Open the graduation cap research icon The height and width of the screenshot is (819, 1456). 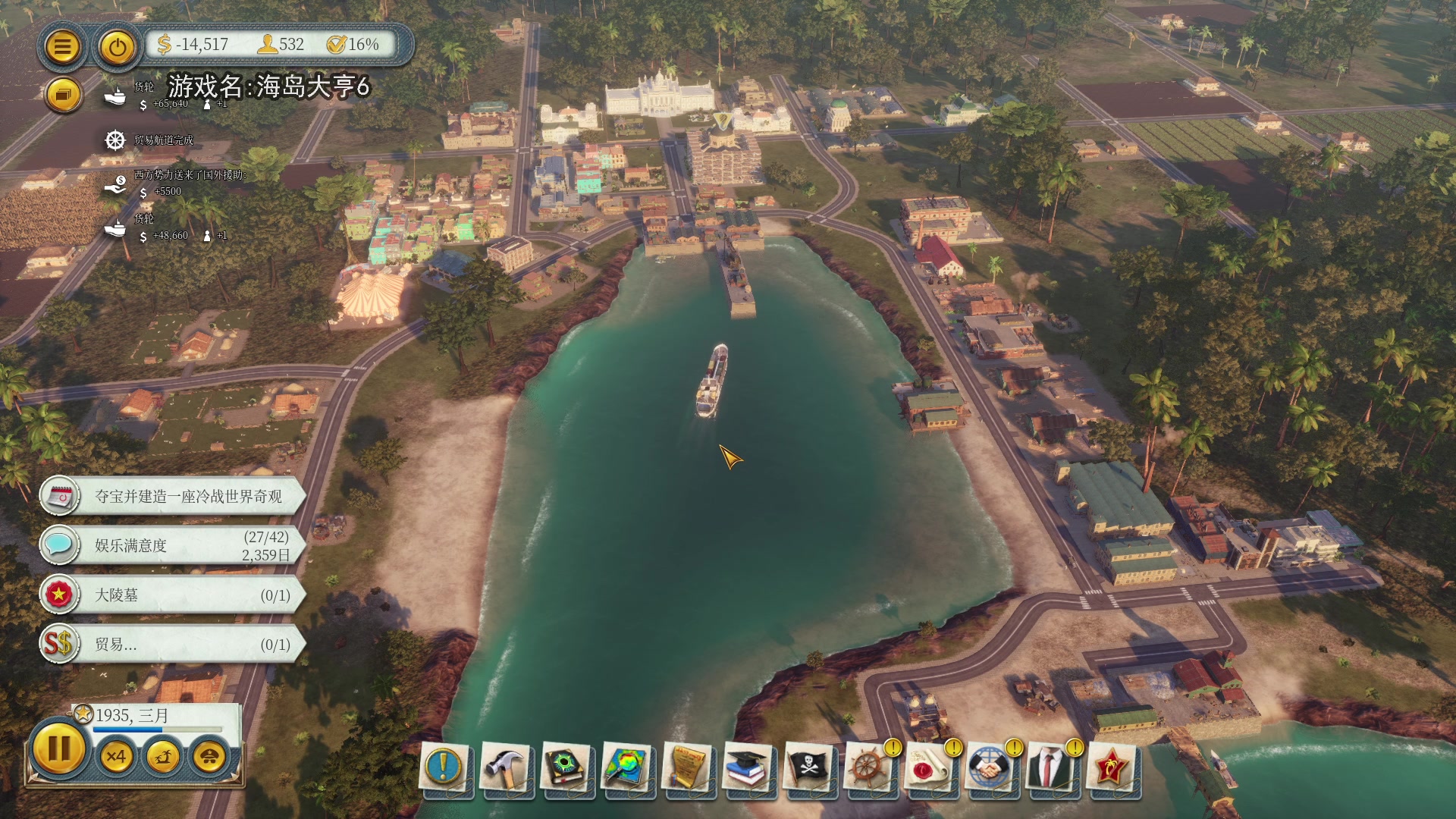(x=747, y=767)
